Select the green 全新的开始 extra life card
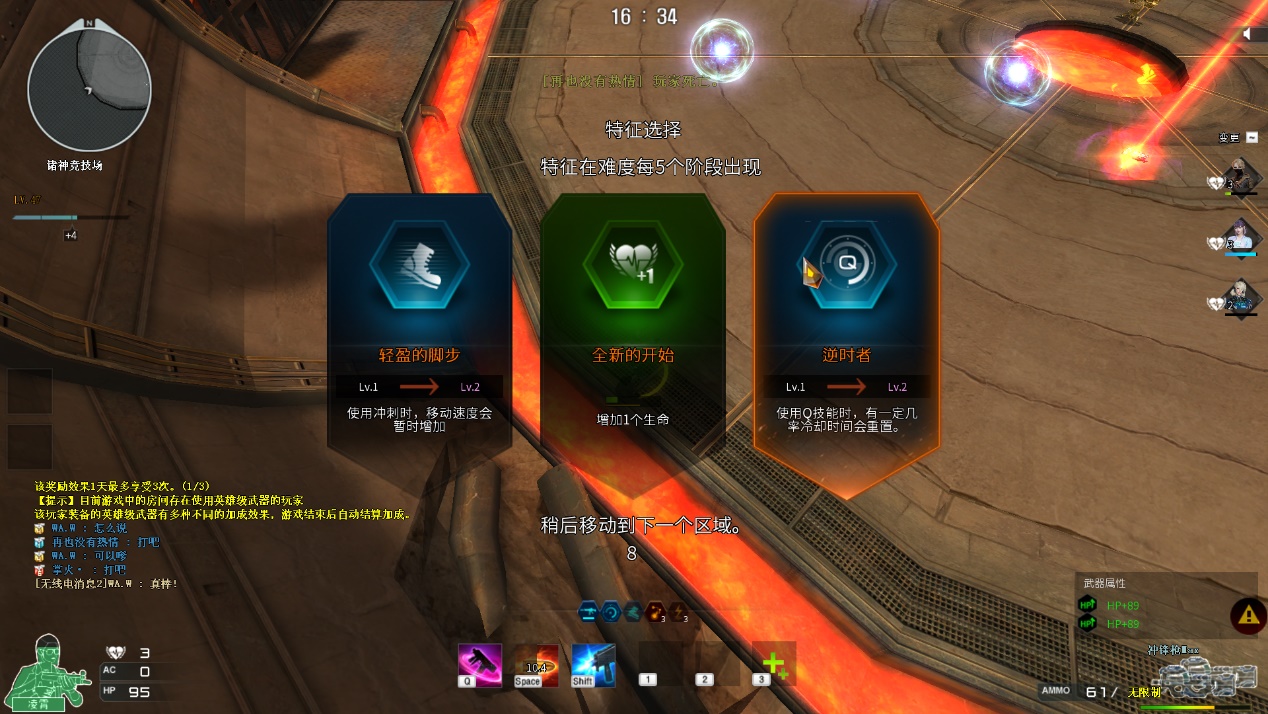The image size is (1268, 714). pyautogui.click(x=632, y=320)
